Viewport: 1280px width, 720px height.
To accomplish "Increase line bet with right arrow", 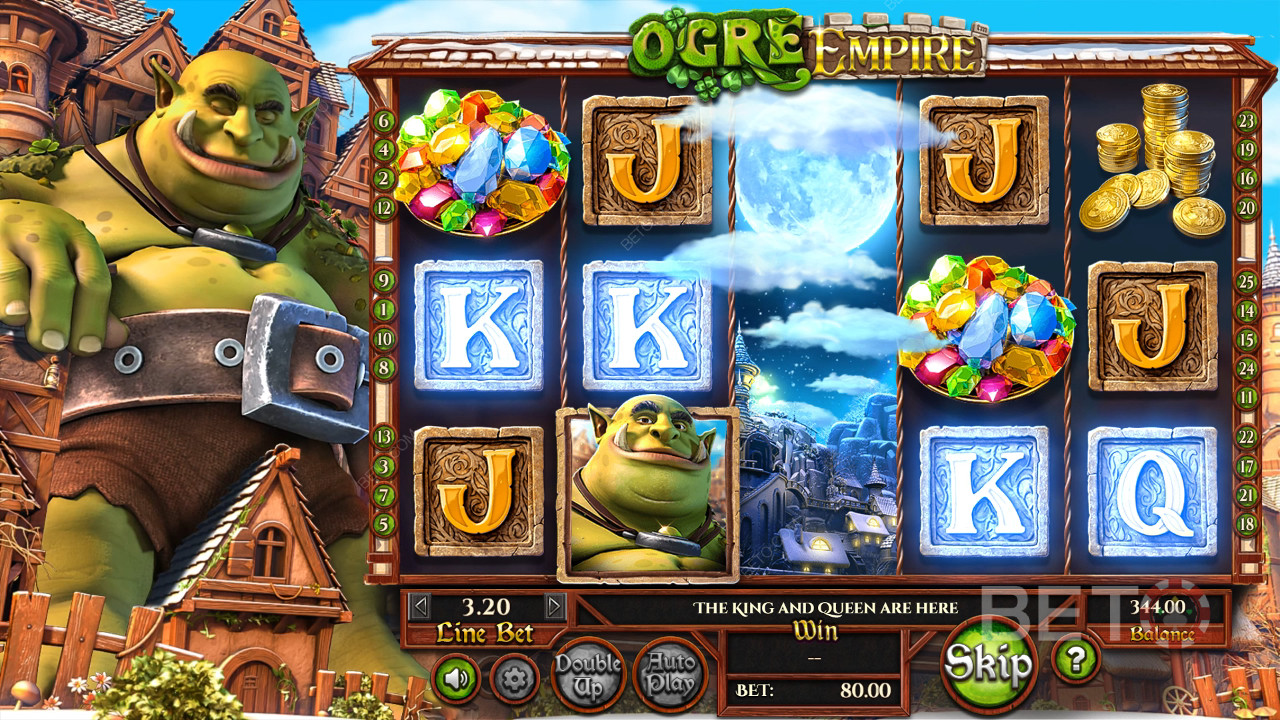I will [x=555, y=606].
